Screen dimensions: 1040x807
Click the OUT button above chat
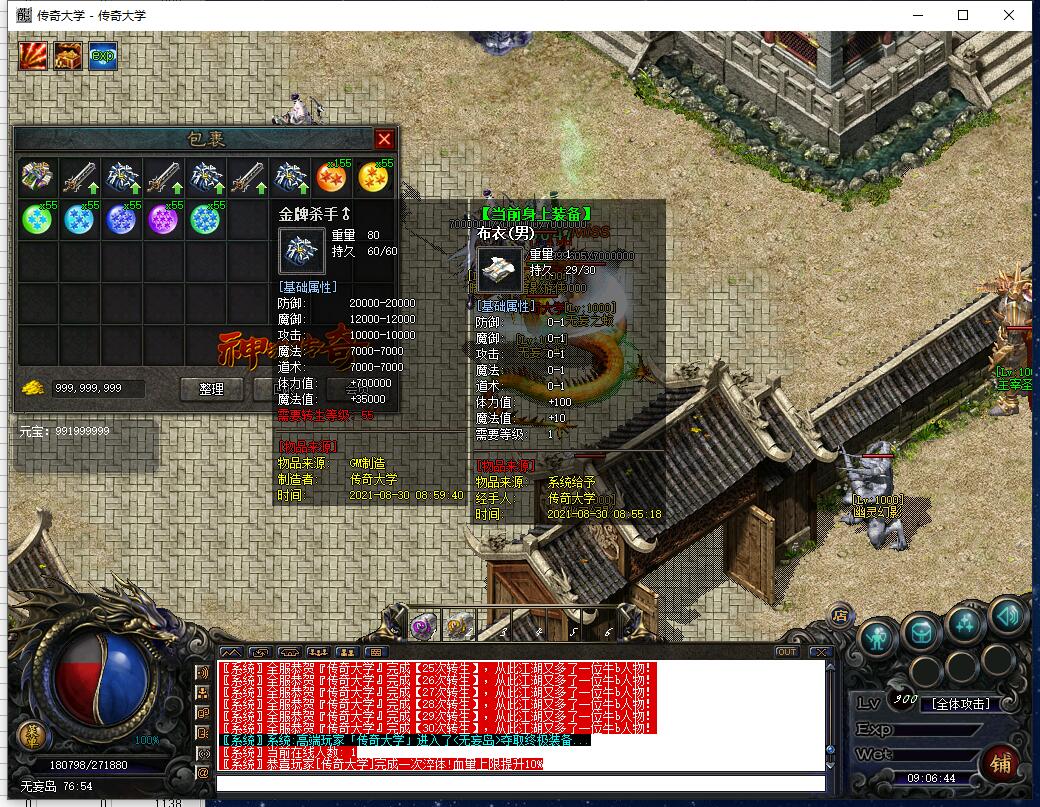[787, 652]
